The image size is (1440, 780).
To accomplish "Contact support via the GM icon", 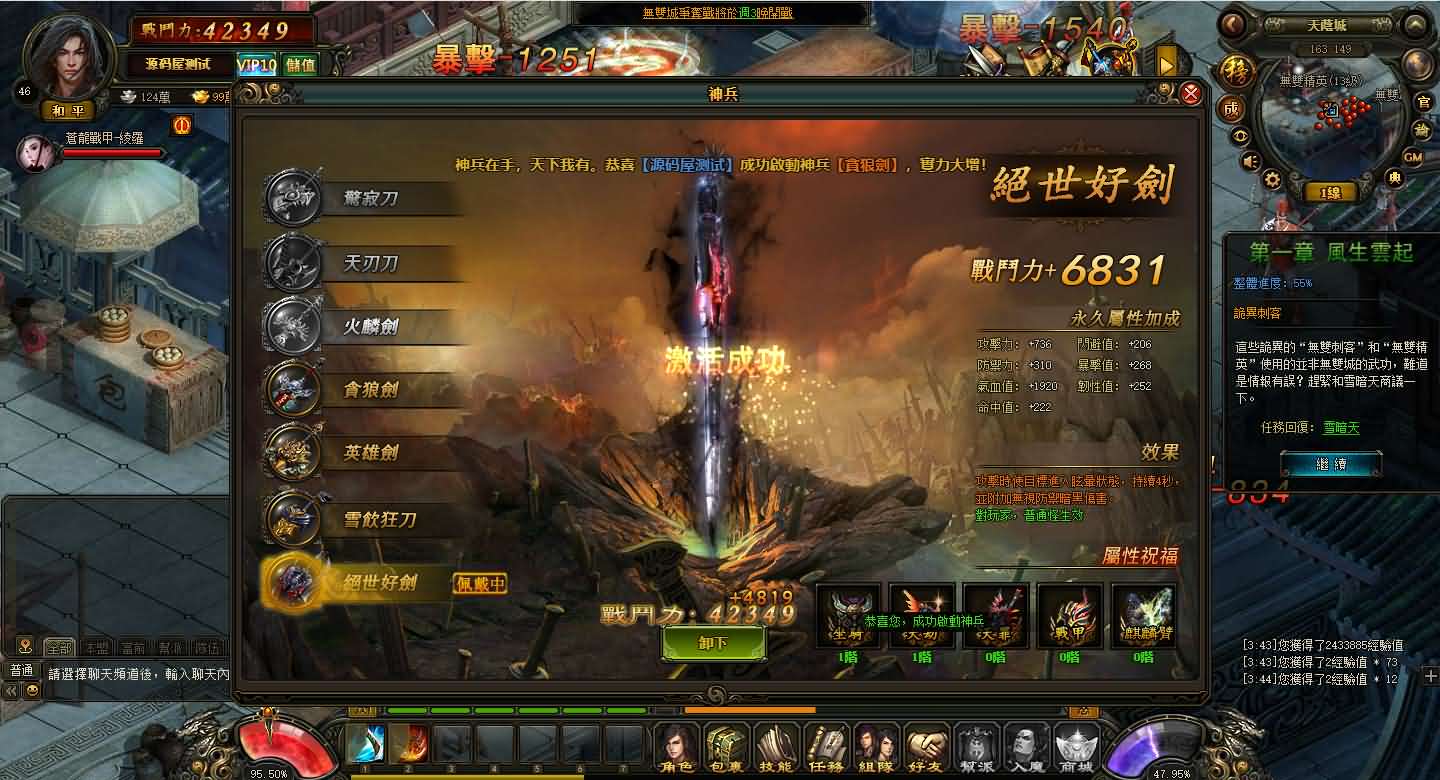I will pos(1413,157).
